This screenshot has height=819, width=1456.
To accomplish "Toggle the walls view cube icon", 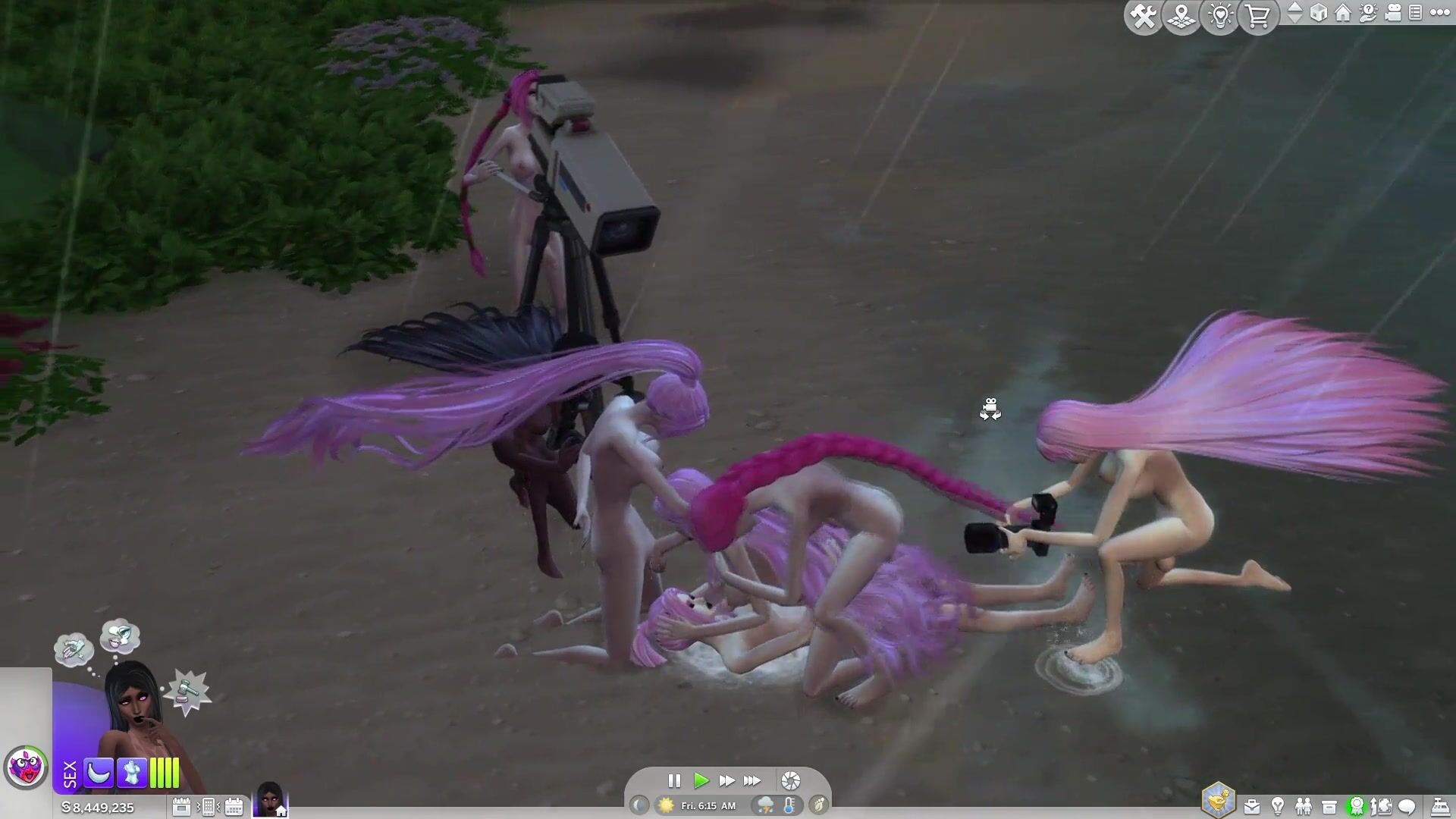I will tap(1319, 13).
